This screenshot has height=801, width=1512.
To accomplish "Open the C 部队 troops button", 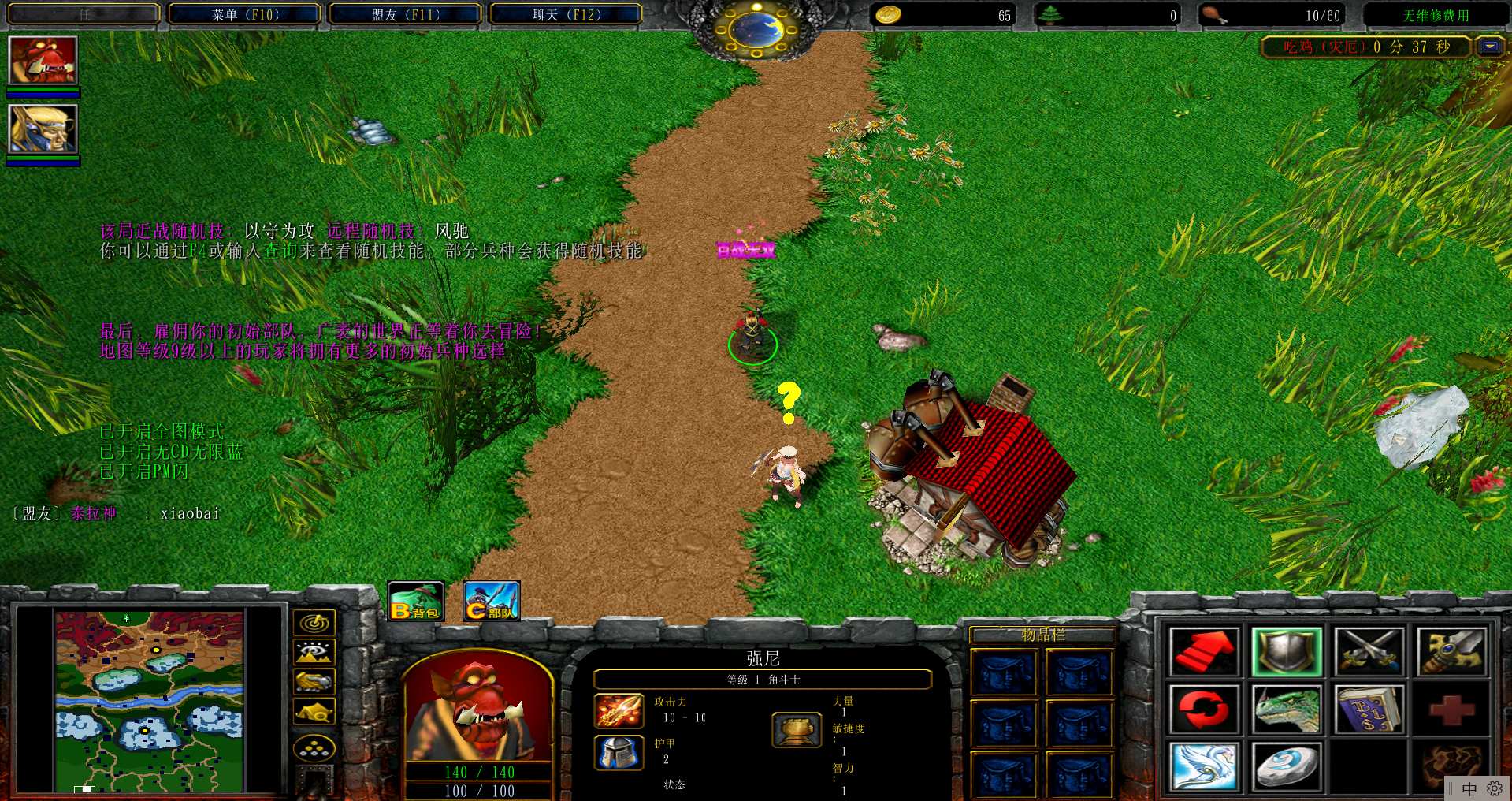I will [x=491, y=602].
